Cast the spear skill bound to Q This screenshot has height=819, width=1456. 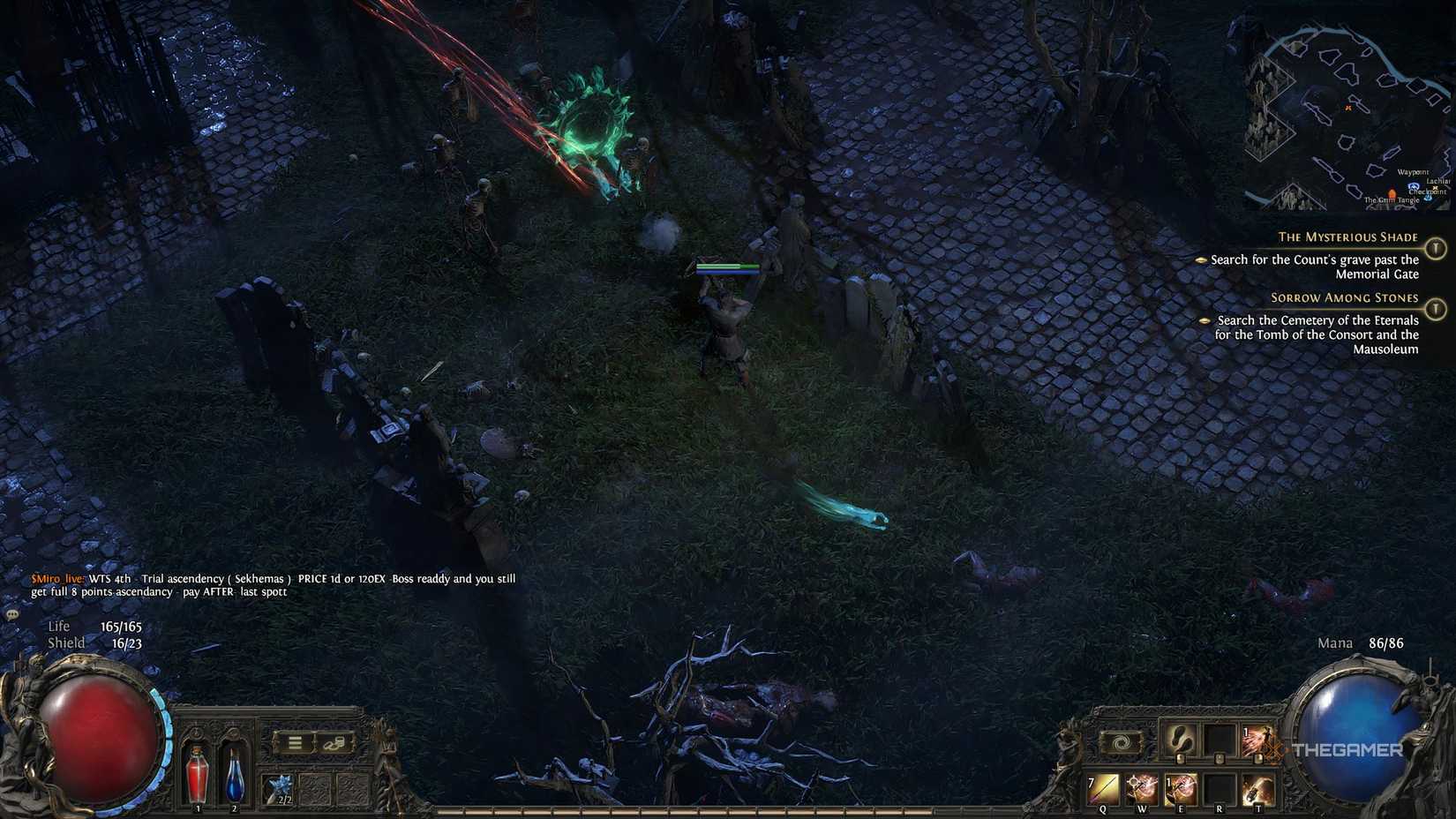pos(1103,788)
